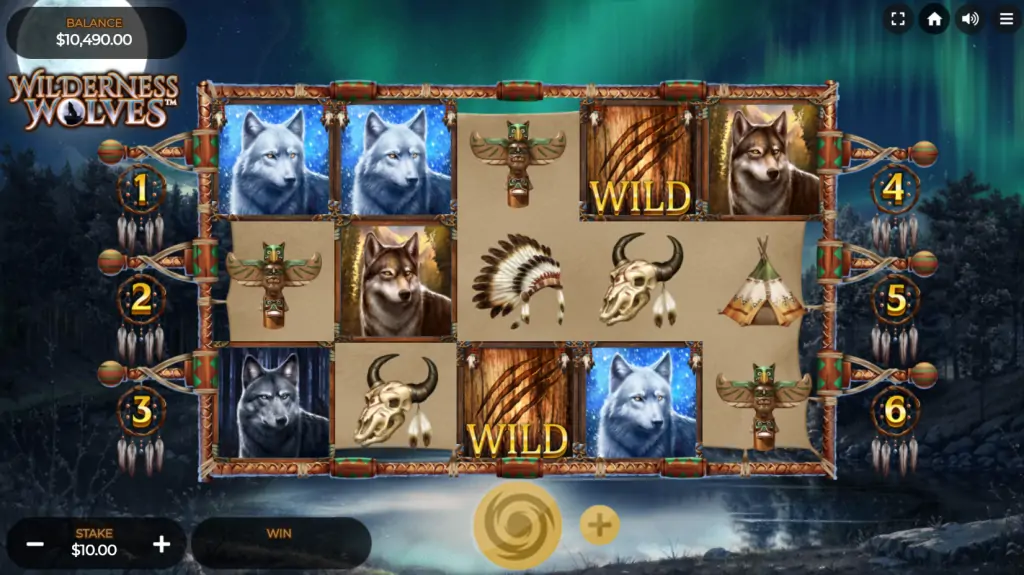Select payline 1 dreamcatcher marker
1024x575 pixels.
pyautogui.click(x=142, y=188)
